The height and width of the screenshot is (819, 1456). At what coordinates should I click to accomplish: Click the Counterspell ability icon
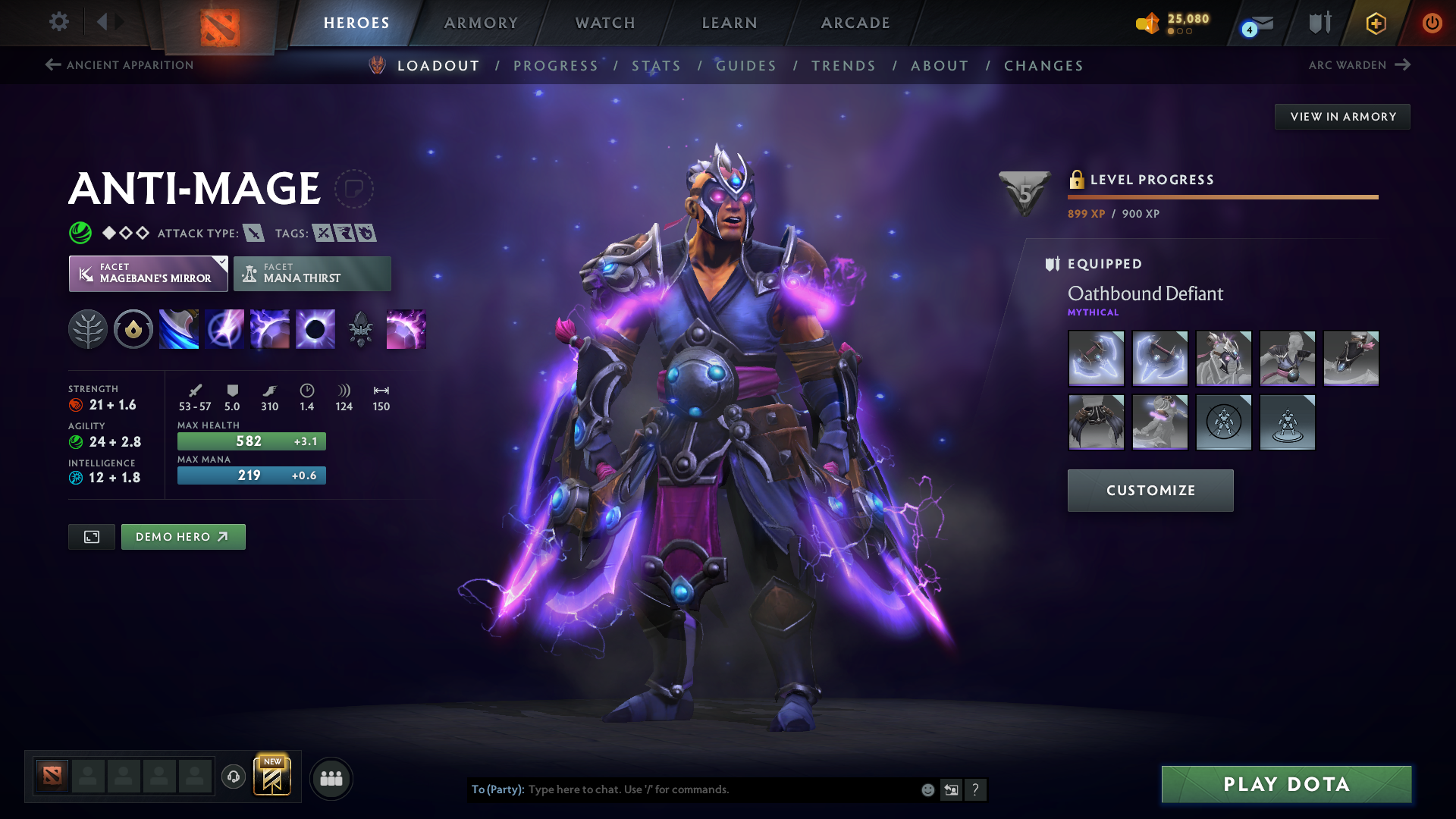[269, 328]
